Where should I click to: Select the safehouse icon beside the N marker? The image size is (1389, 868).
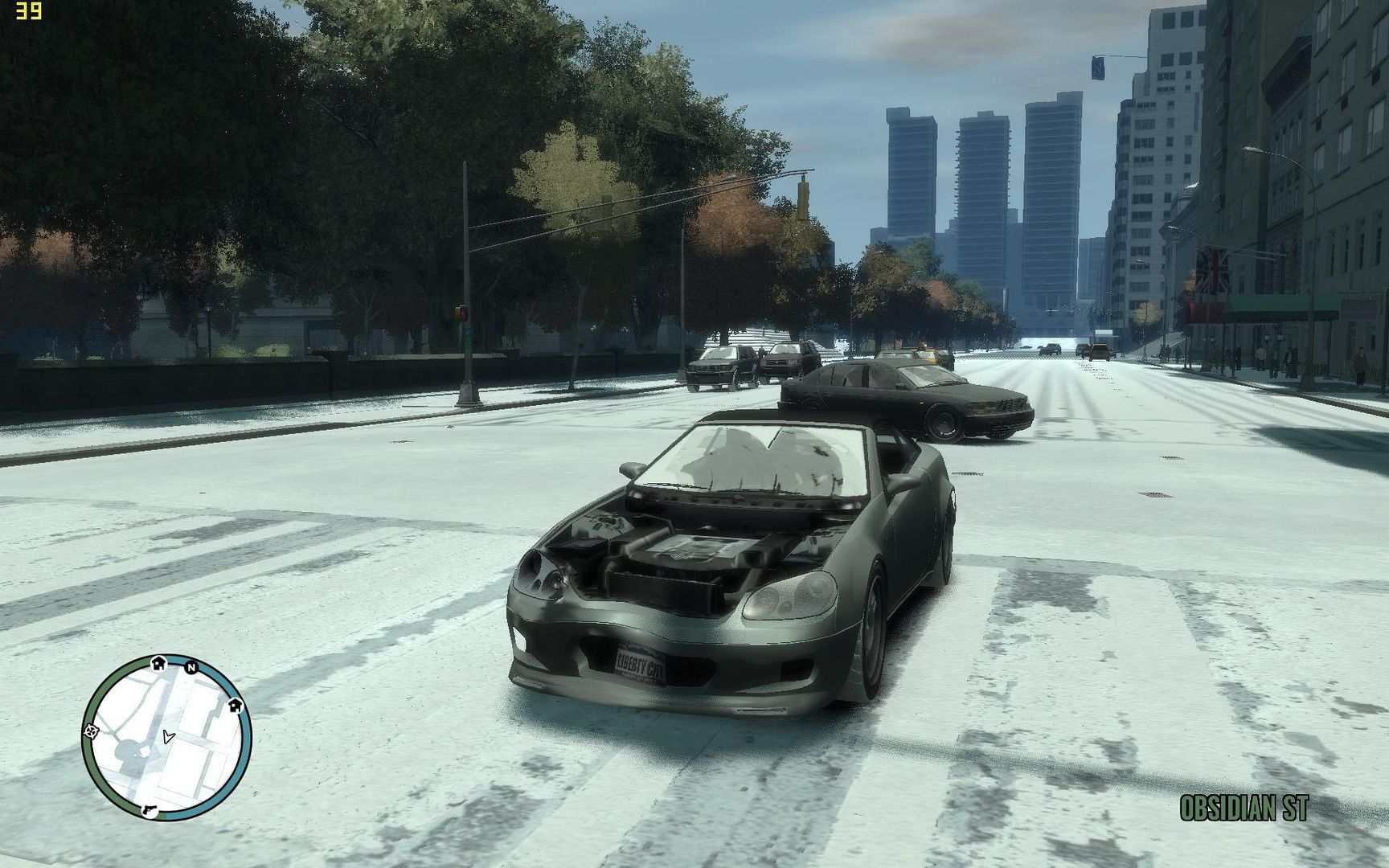(158, 663)
